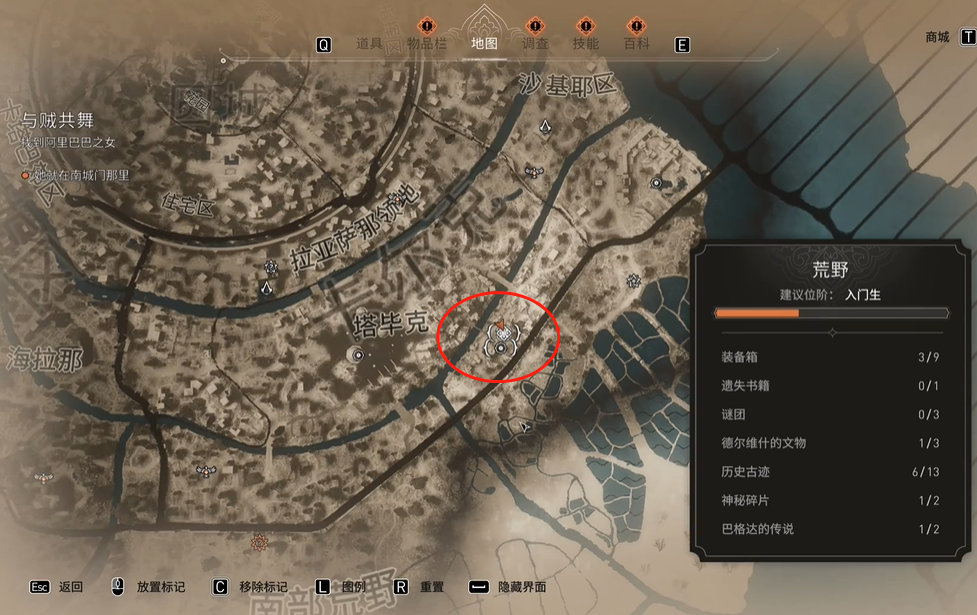Choose 重置 to reset the map
977x615 pixels.
click(x=431, y=587)
